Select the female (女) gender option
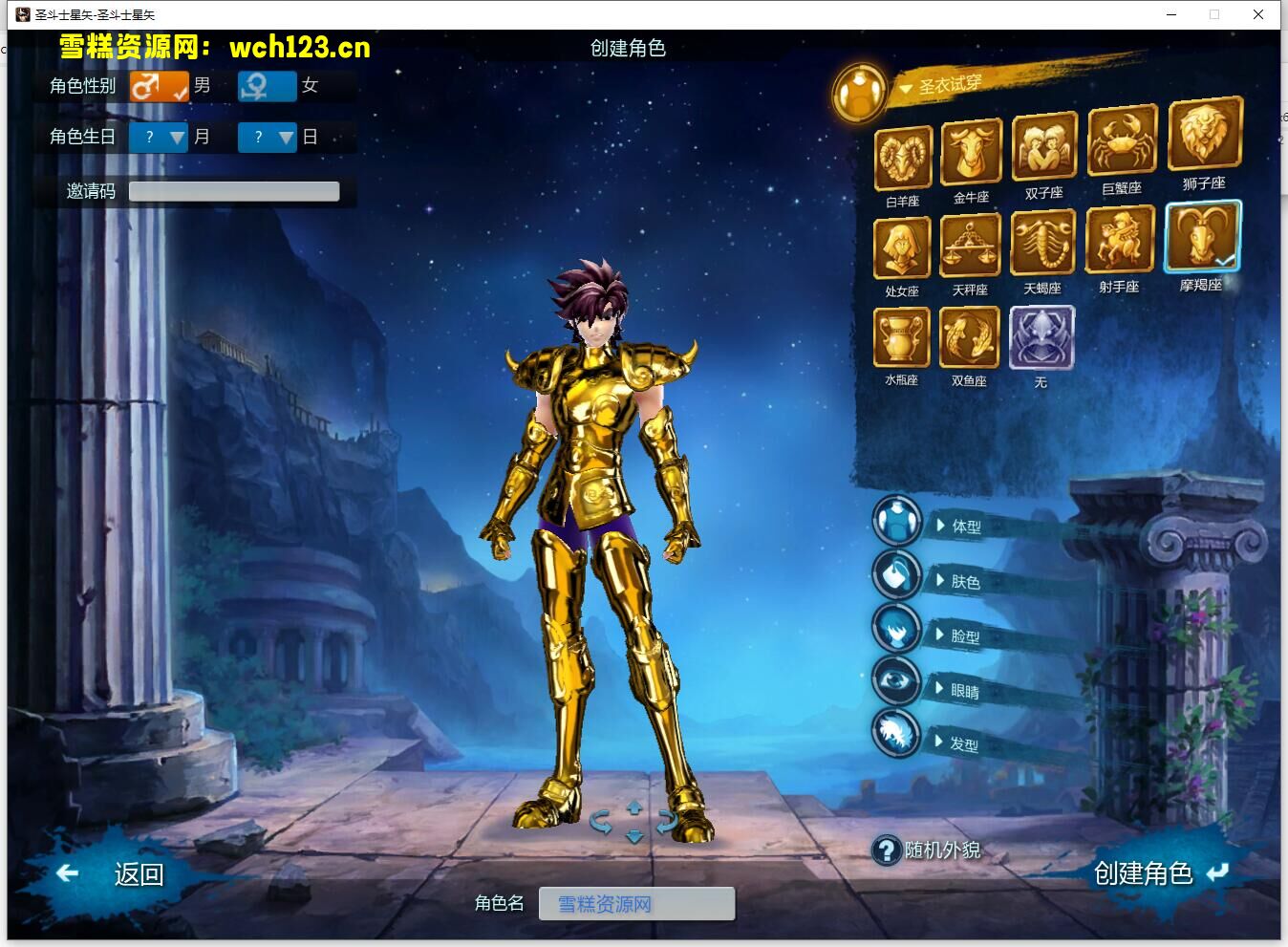 point(267,86)
